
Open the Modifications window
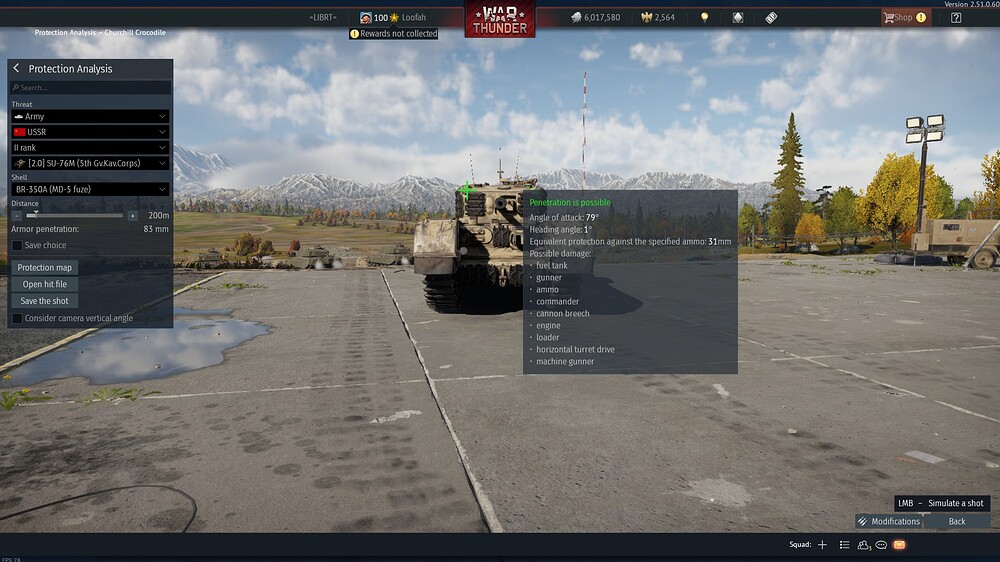click(888, 521)
